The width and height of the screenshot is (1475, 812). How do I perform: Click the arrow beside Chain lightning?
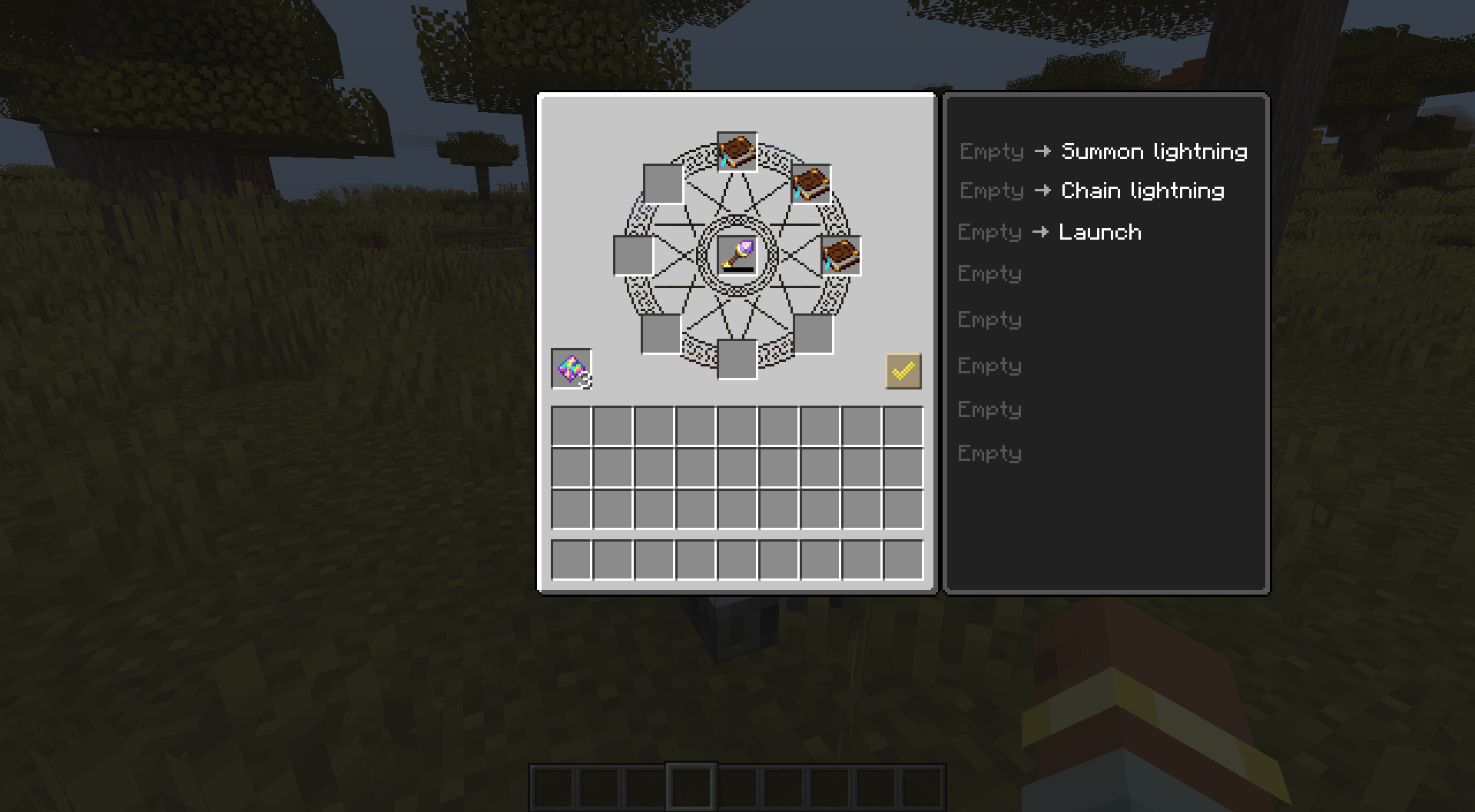(x=1042, y=191)
